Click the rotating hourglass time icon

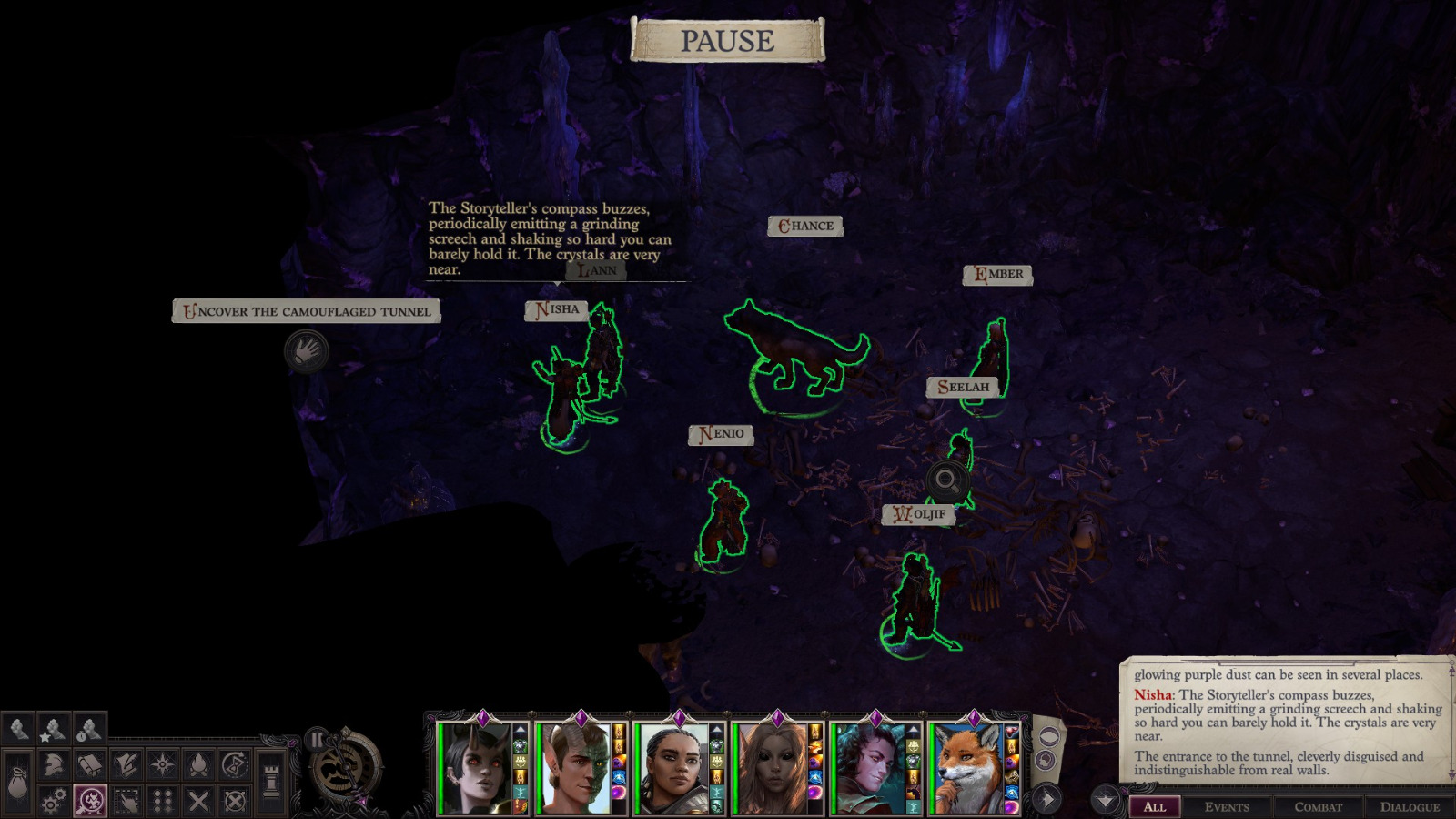(235, 763)
